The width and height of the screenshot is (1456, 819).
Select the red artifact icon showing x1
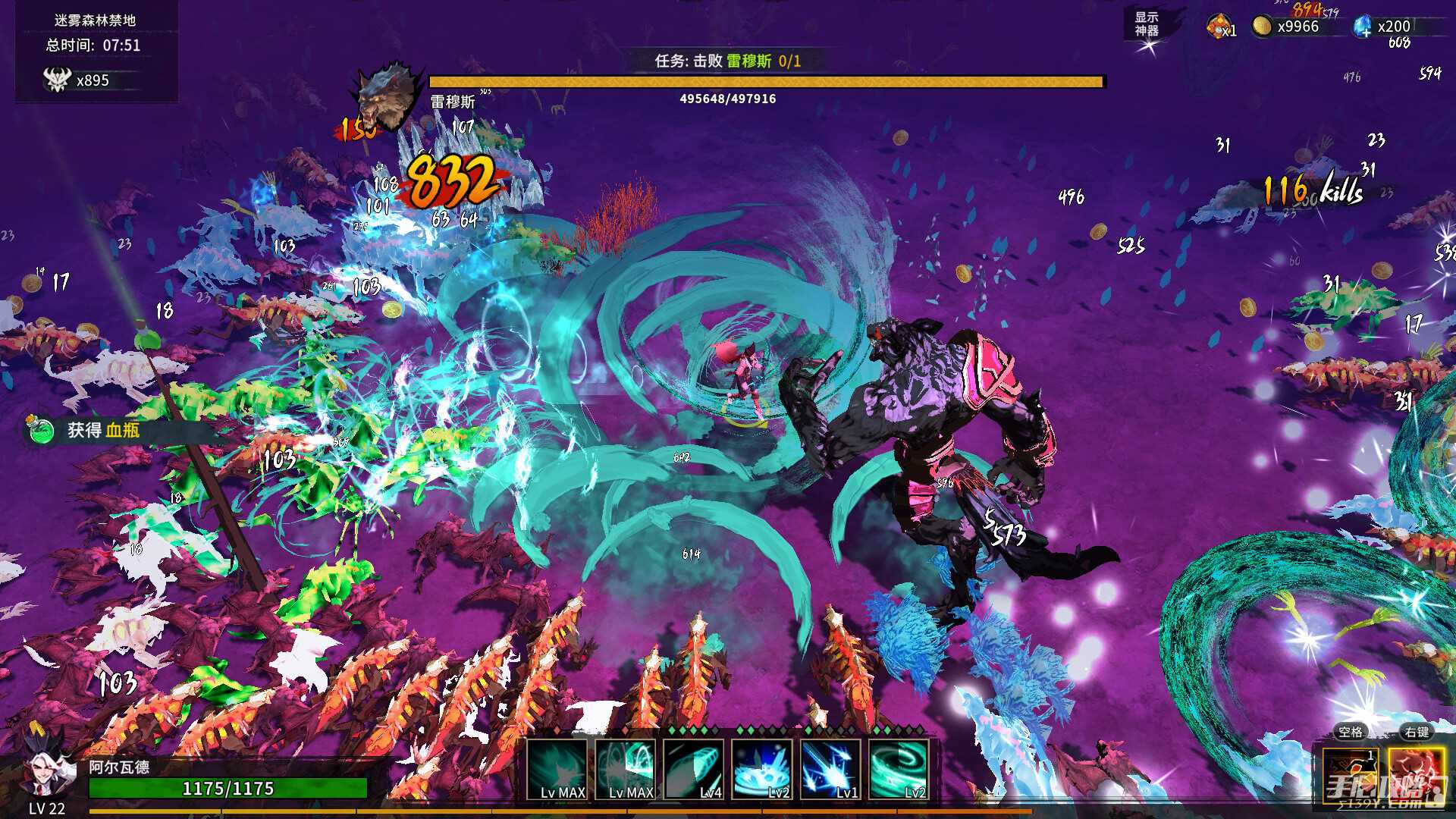tap(1219, 27)
